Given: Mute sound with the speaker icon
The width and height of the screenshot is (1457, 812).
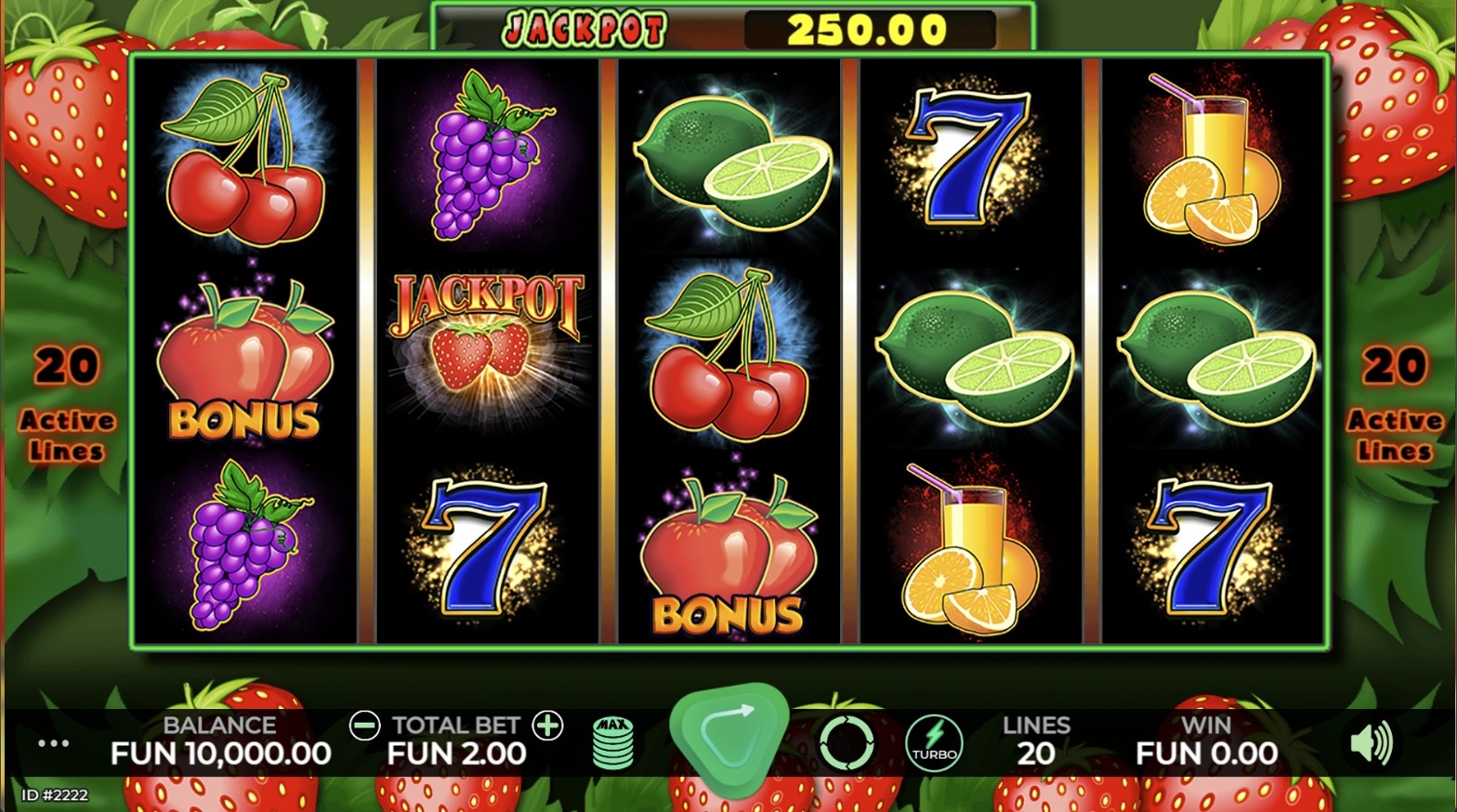Looking at the screenshot, I should pyautogui.click(x=1371, y=744).
